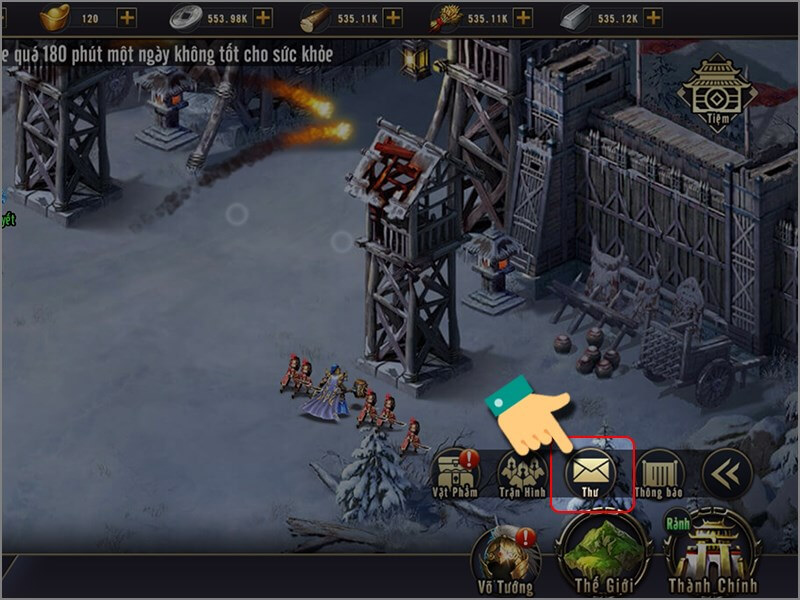The image size is (800, 600).
Task: Open the Thư mail envelope icon
Action: (x=590, y=468)
